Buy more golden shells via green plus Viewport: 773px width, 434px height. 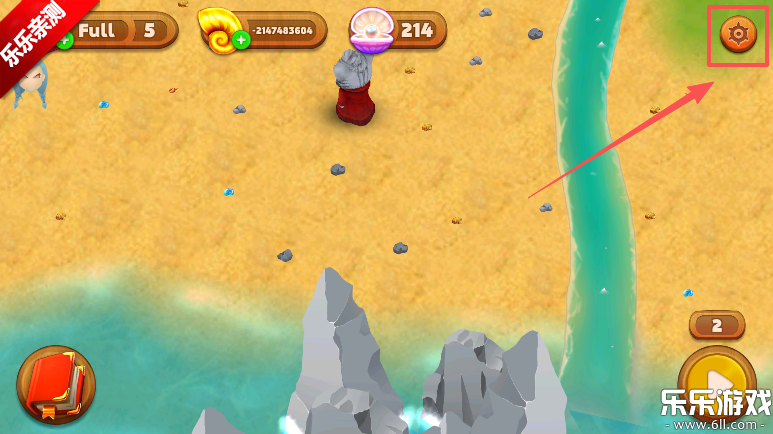coord(241,41)
